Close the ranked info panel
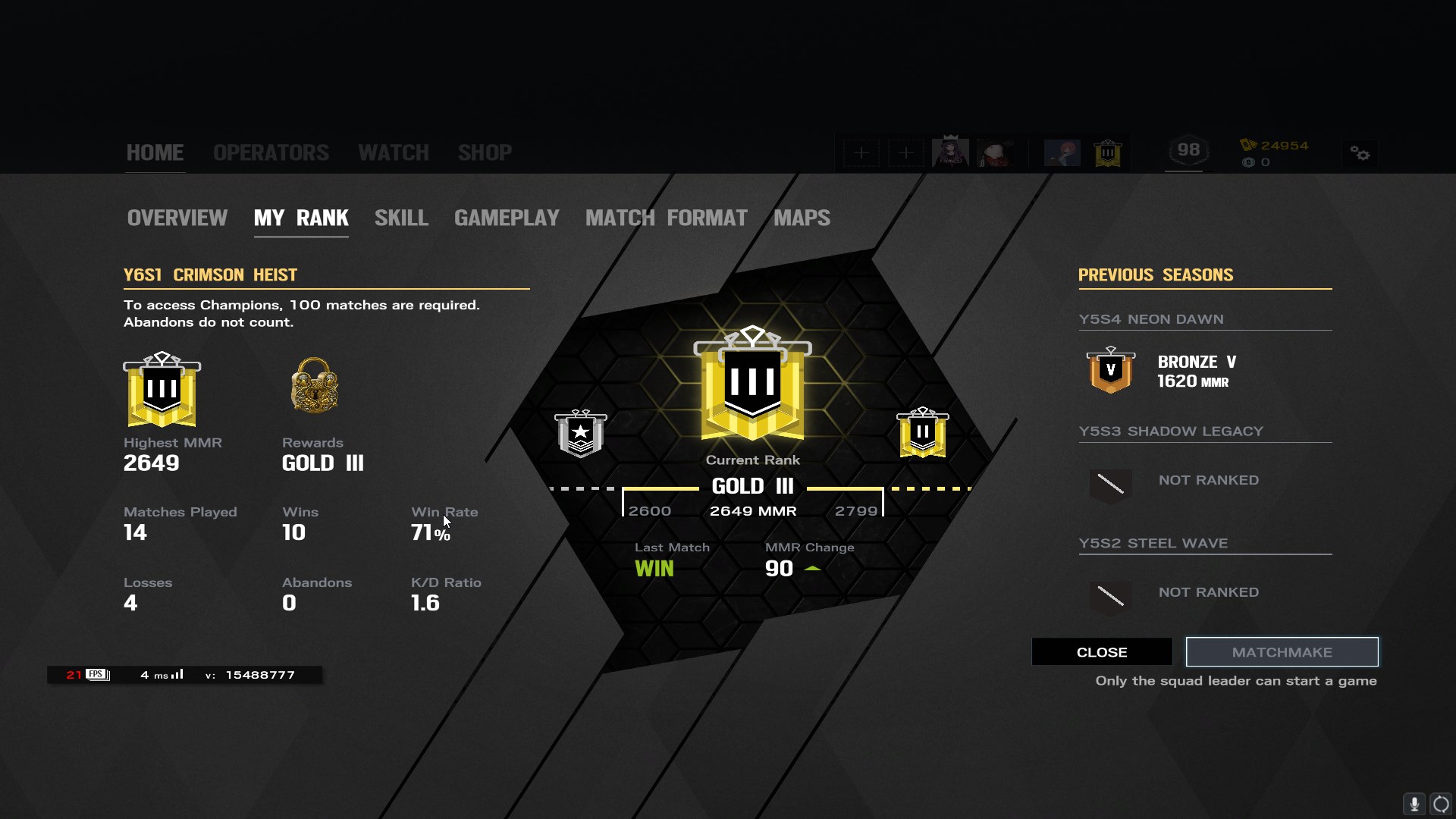This screenshot has height=819, width=1456. click(x=1101, y=652)
